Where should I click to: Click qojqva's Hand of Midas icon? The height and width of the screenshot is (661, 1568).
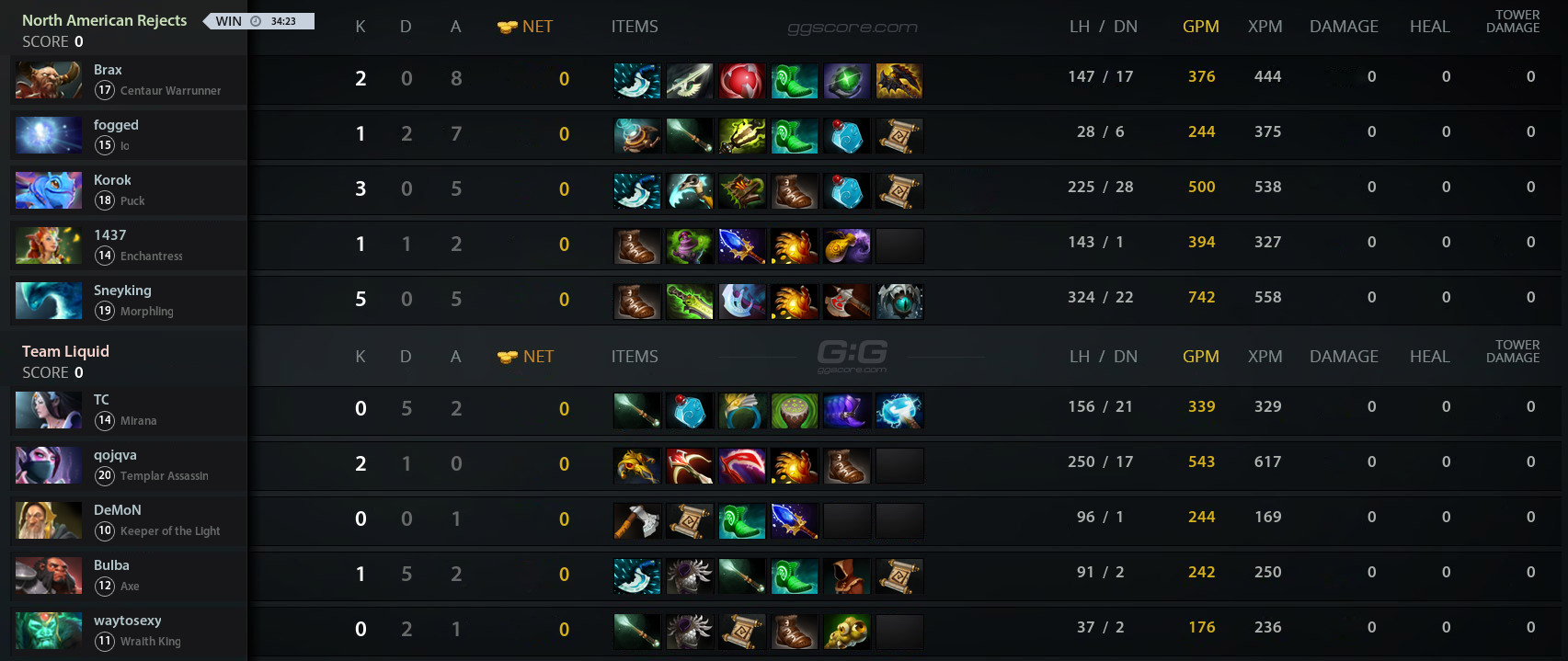click(x=636, y=466)
